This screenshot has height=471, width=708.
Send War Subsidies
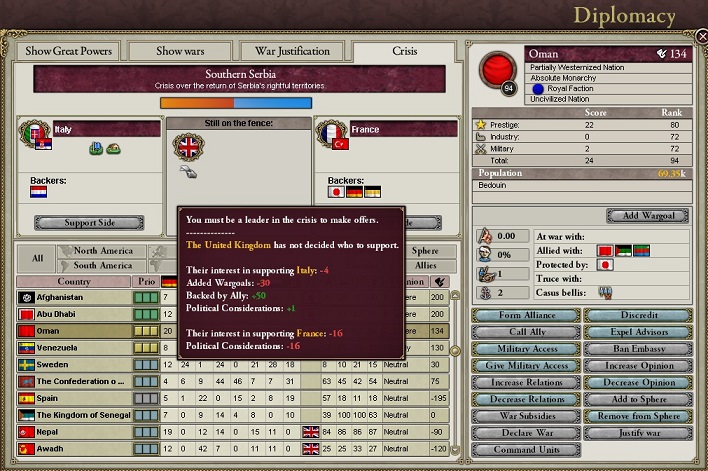point(526,415)
